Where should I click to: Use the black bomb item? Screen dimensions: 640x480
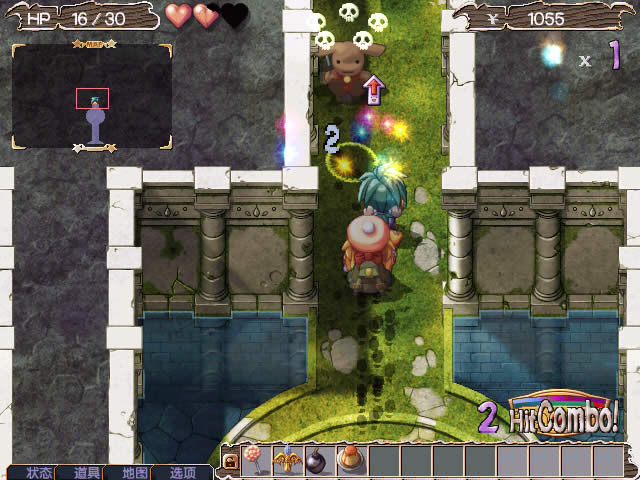[x=321, y=461]
